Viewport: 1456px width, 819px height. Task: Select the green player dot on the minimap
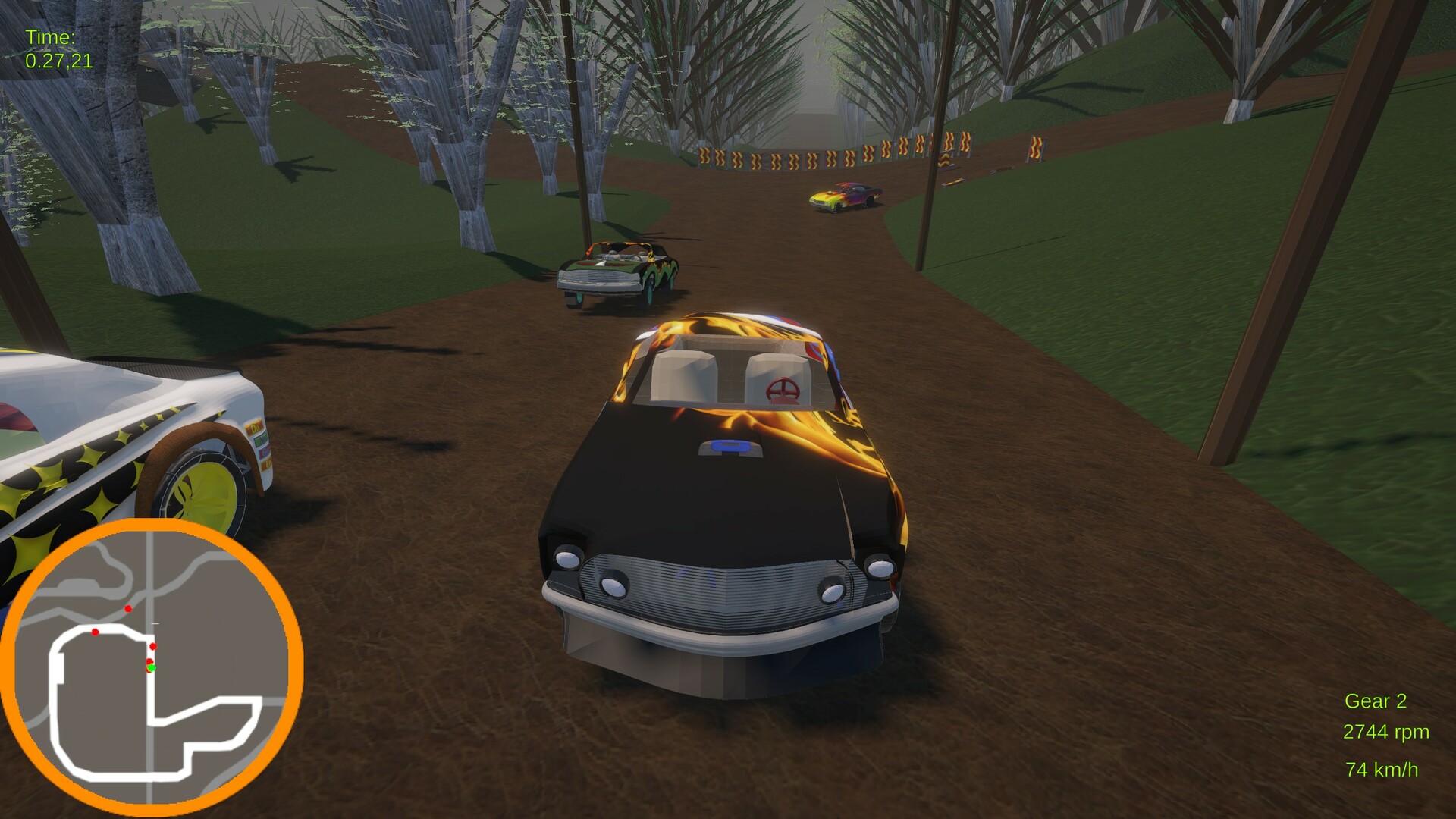click(152, 668)
